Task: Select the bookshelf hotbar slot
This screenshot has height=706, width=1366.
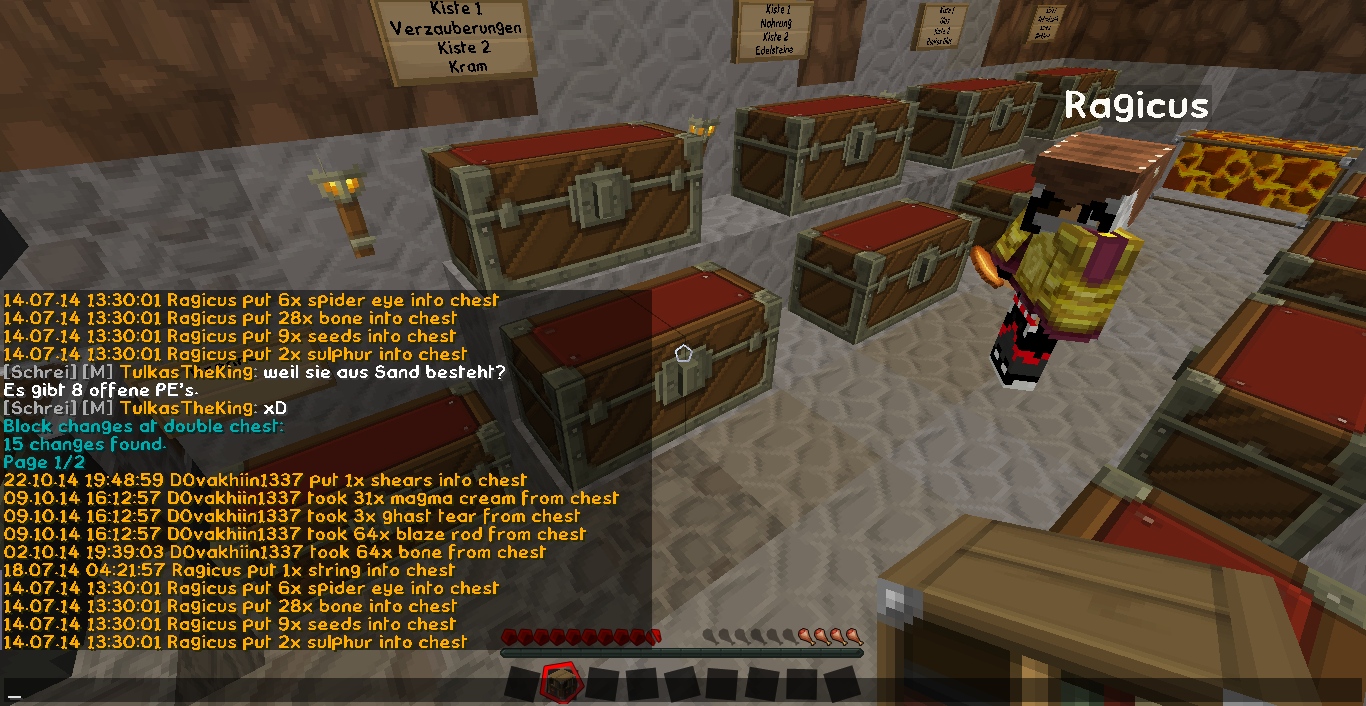Action: [x=557, y=683]
